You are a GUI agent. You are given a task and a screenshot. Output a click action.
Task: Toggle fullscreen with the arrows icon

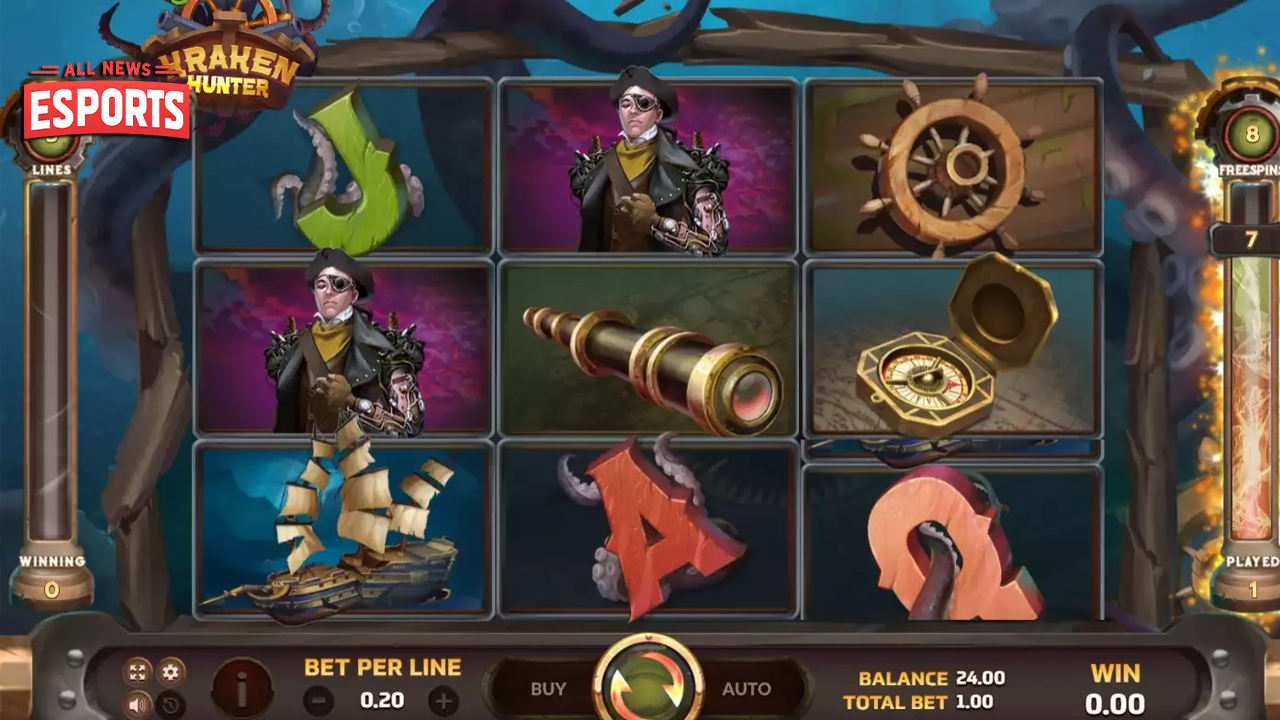point(138,672)
